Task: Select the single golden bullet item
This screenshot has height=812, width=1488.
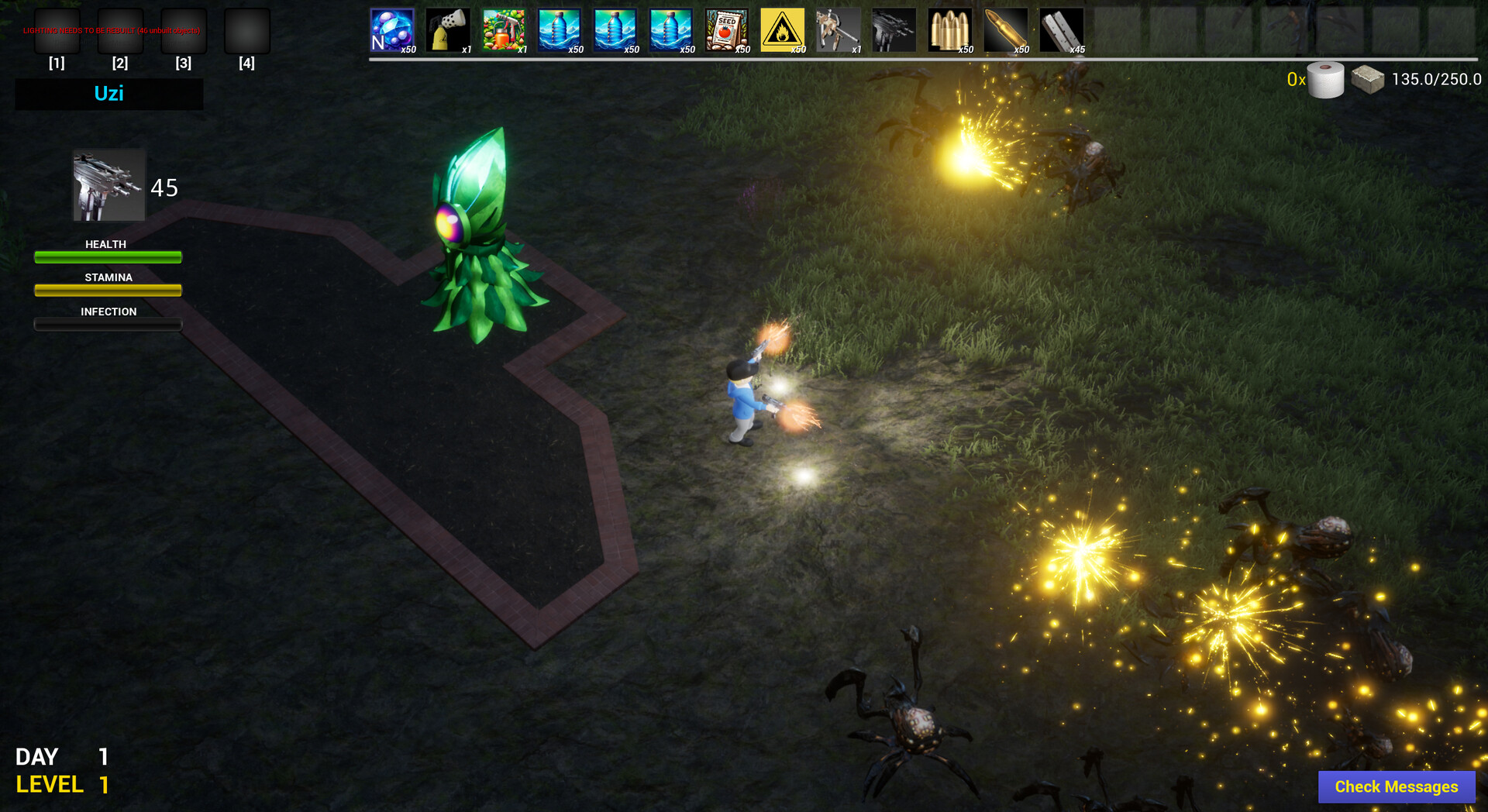Action: (x=1006, y=29)
